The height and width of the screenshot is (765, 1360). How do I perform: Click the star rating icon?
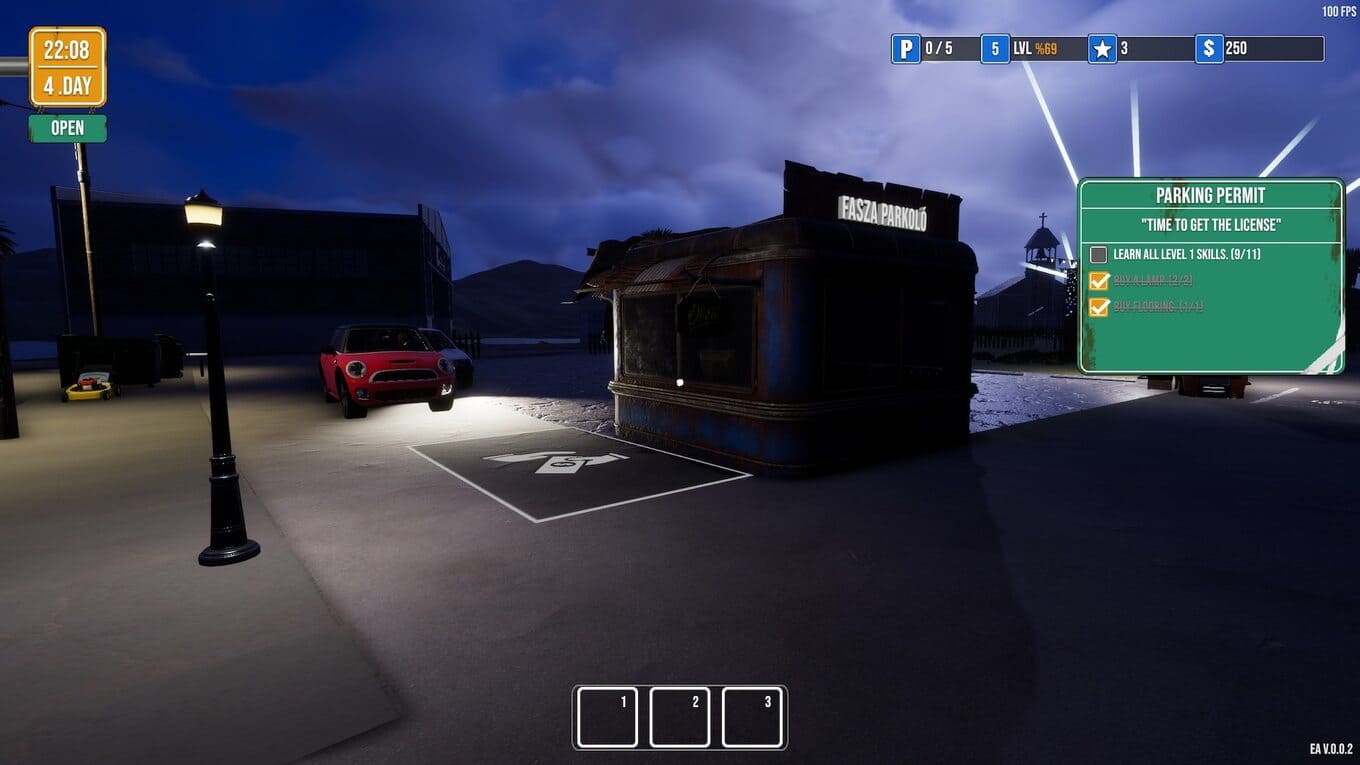1102,49
